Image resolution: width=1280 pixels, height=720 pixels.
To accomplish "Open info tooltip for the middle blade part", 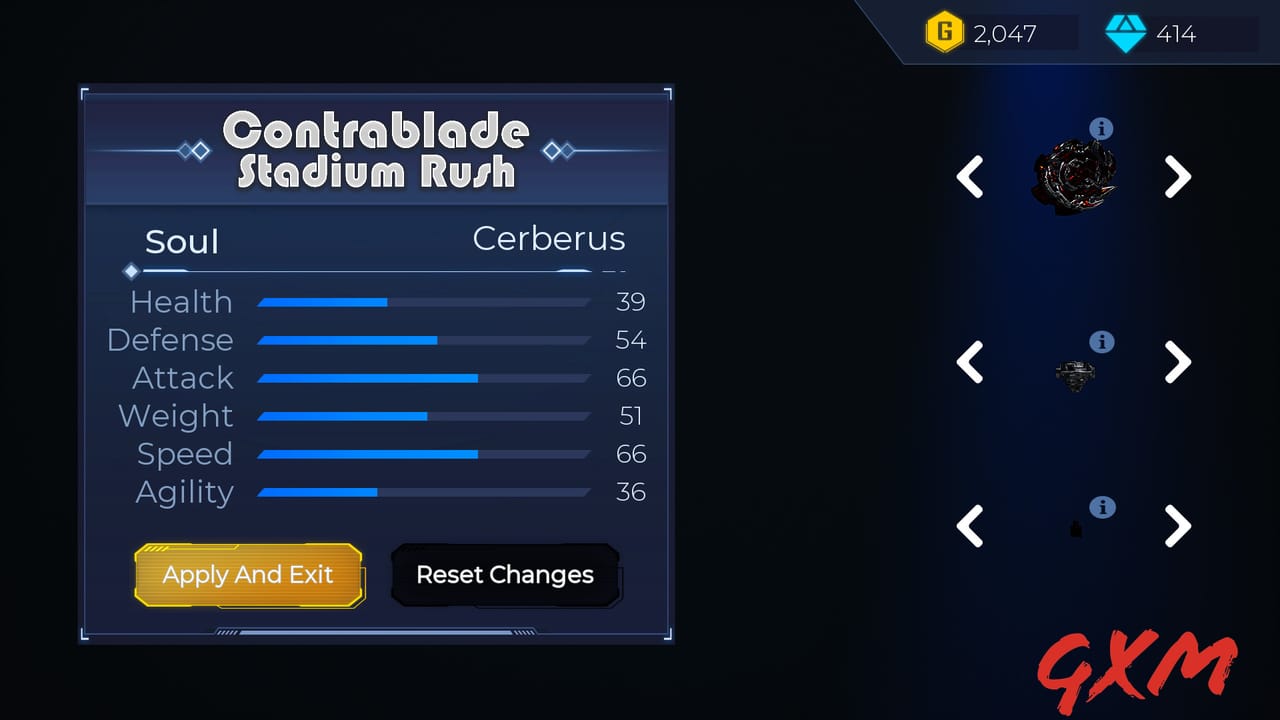I will click(x=1102, y=342).
